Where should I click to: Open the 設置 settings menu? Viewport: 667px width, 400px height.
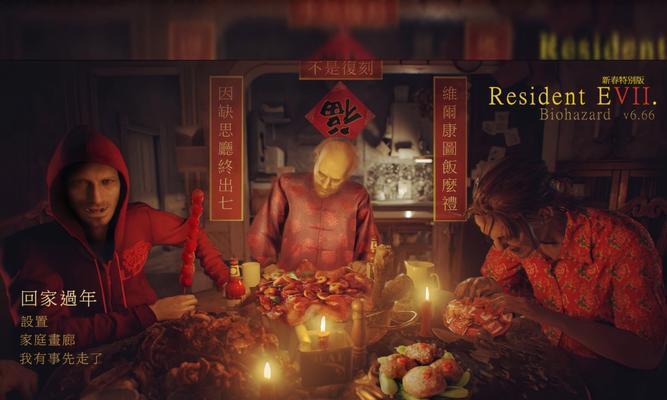click(33, 322)
